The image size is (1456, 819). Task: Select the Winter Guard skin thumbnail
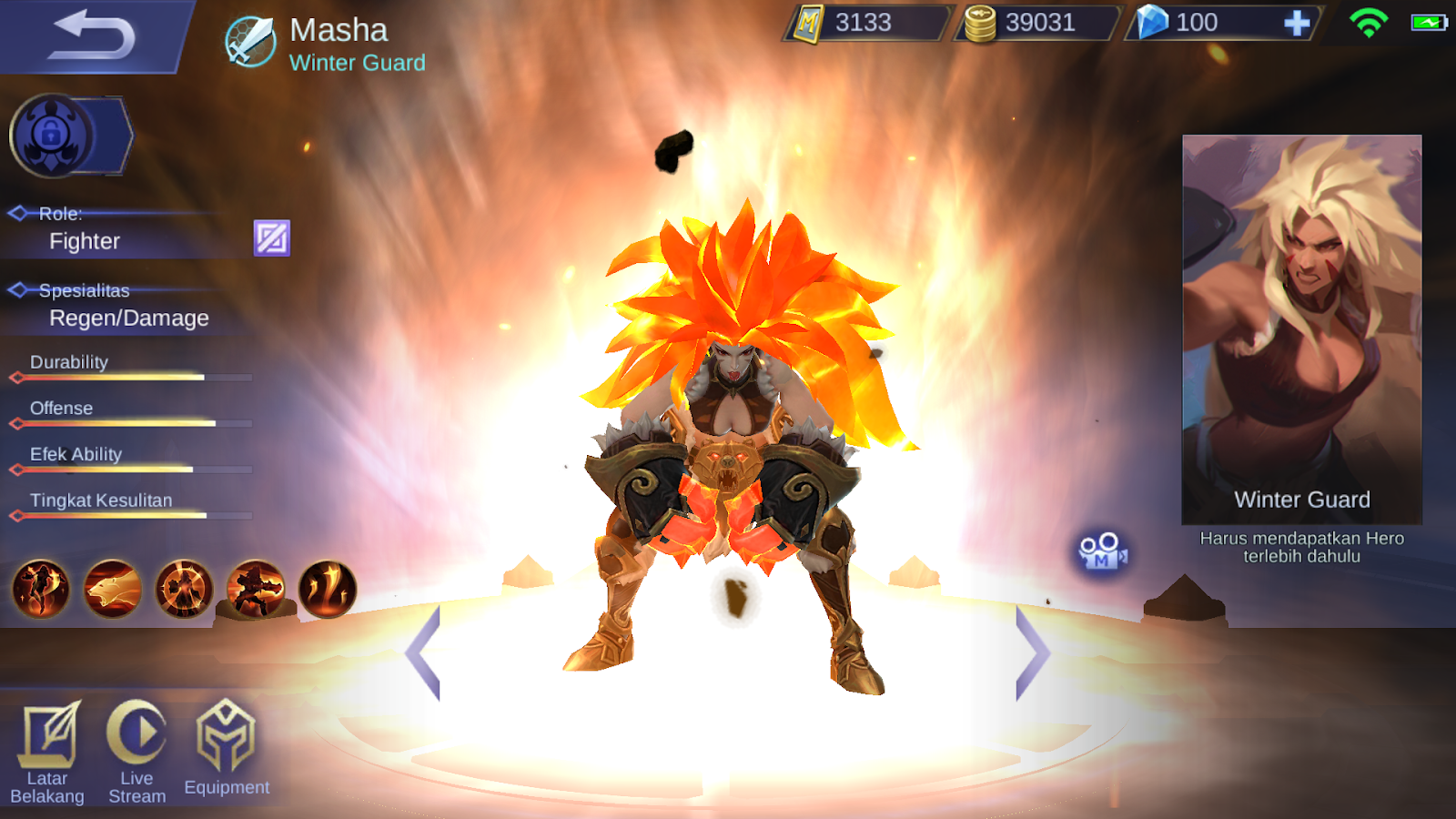coord(1301,328)
